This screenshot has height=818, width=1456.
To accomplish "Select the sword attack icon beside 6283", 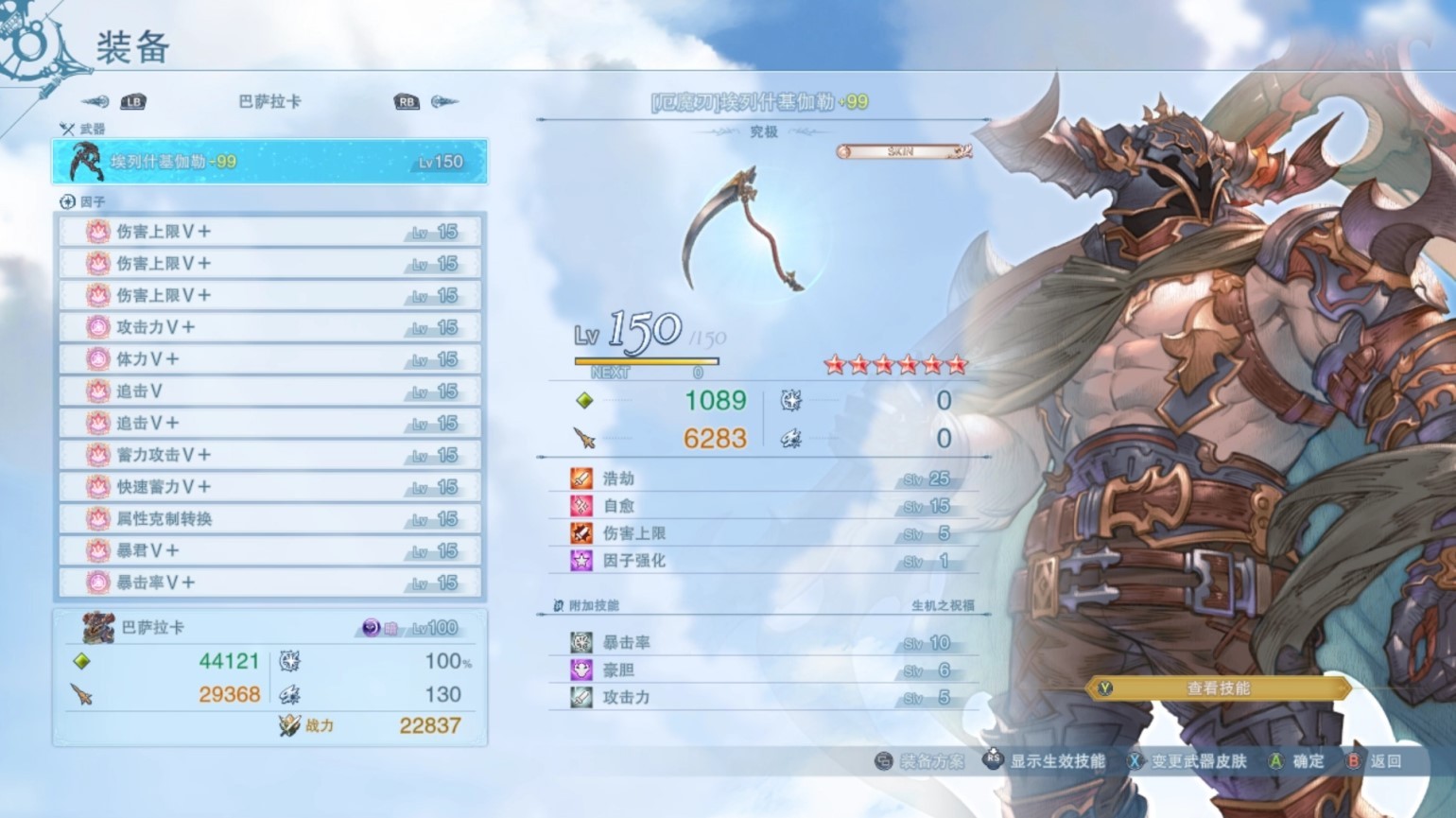I will (586, 439).
